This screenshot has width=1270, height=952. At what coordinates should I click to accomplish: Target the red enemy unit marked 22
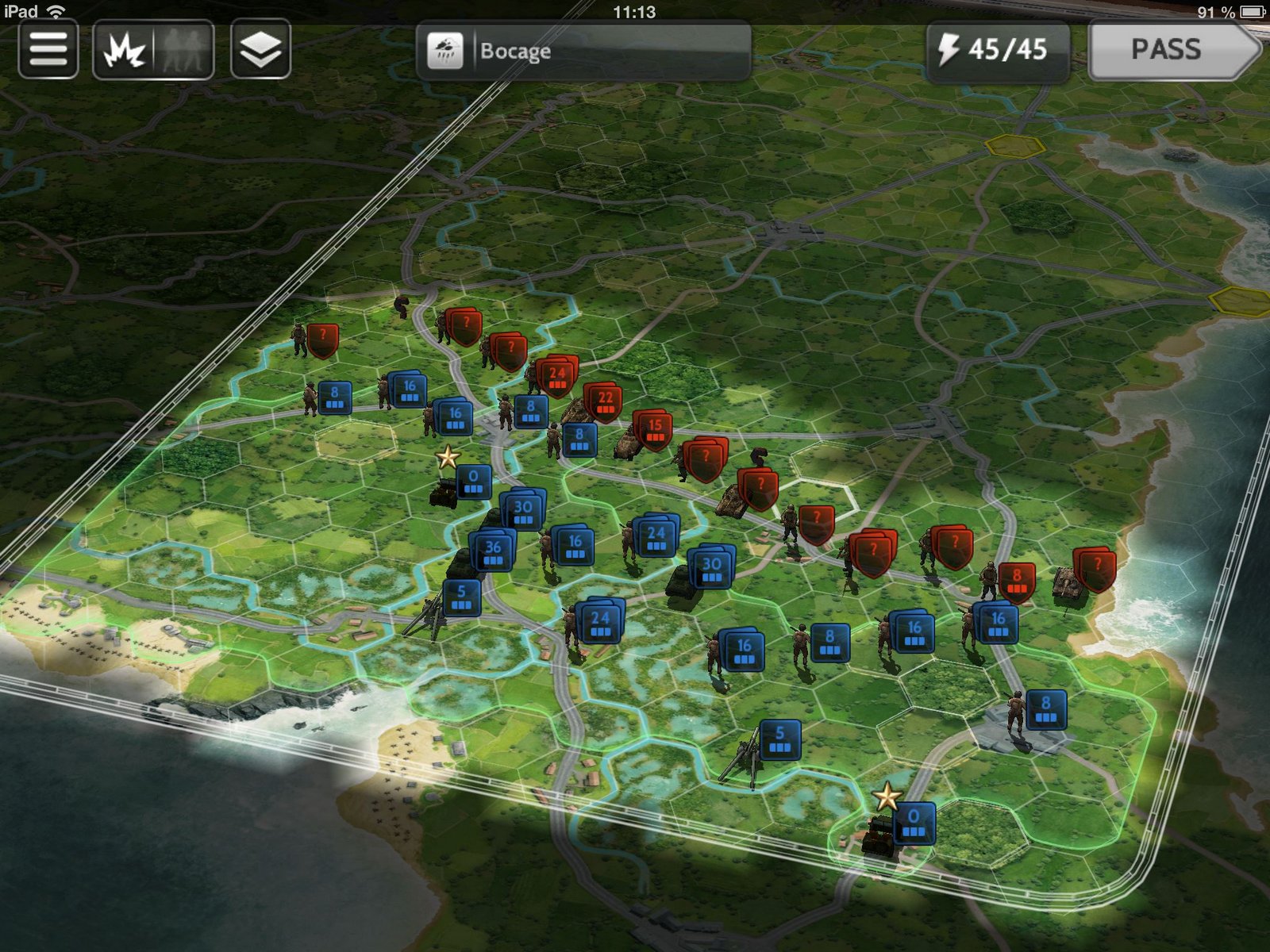pyautogui.click(x=605, y=401)
